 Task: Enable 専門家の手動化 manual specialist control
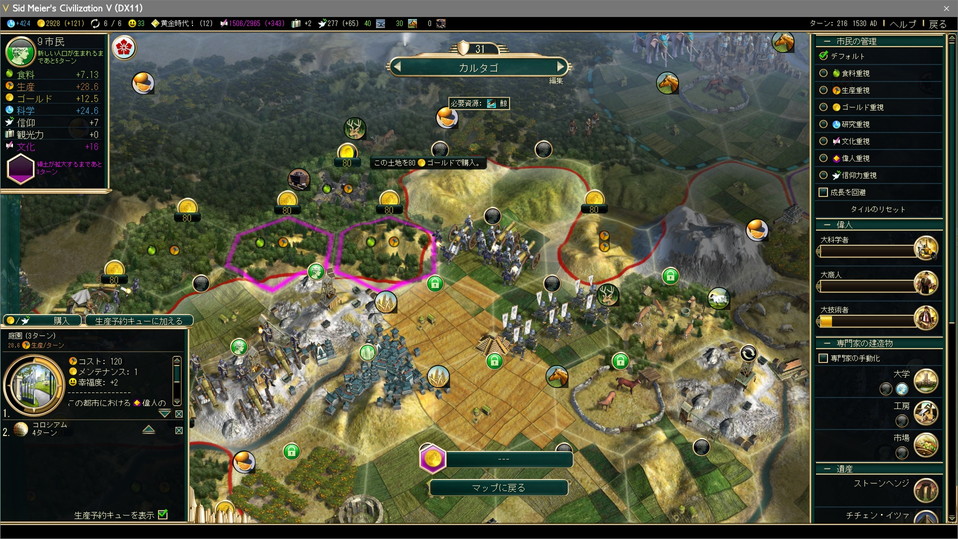(x=823, y=358)
